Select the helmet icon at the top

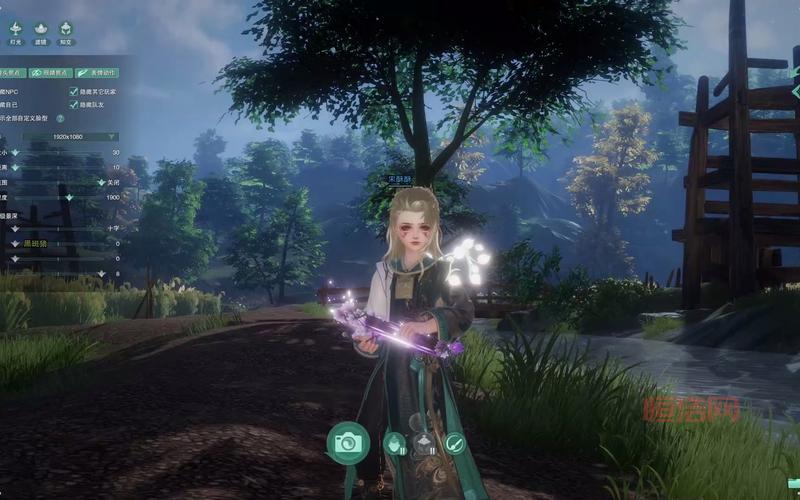point(66,29)
